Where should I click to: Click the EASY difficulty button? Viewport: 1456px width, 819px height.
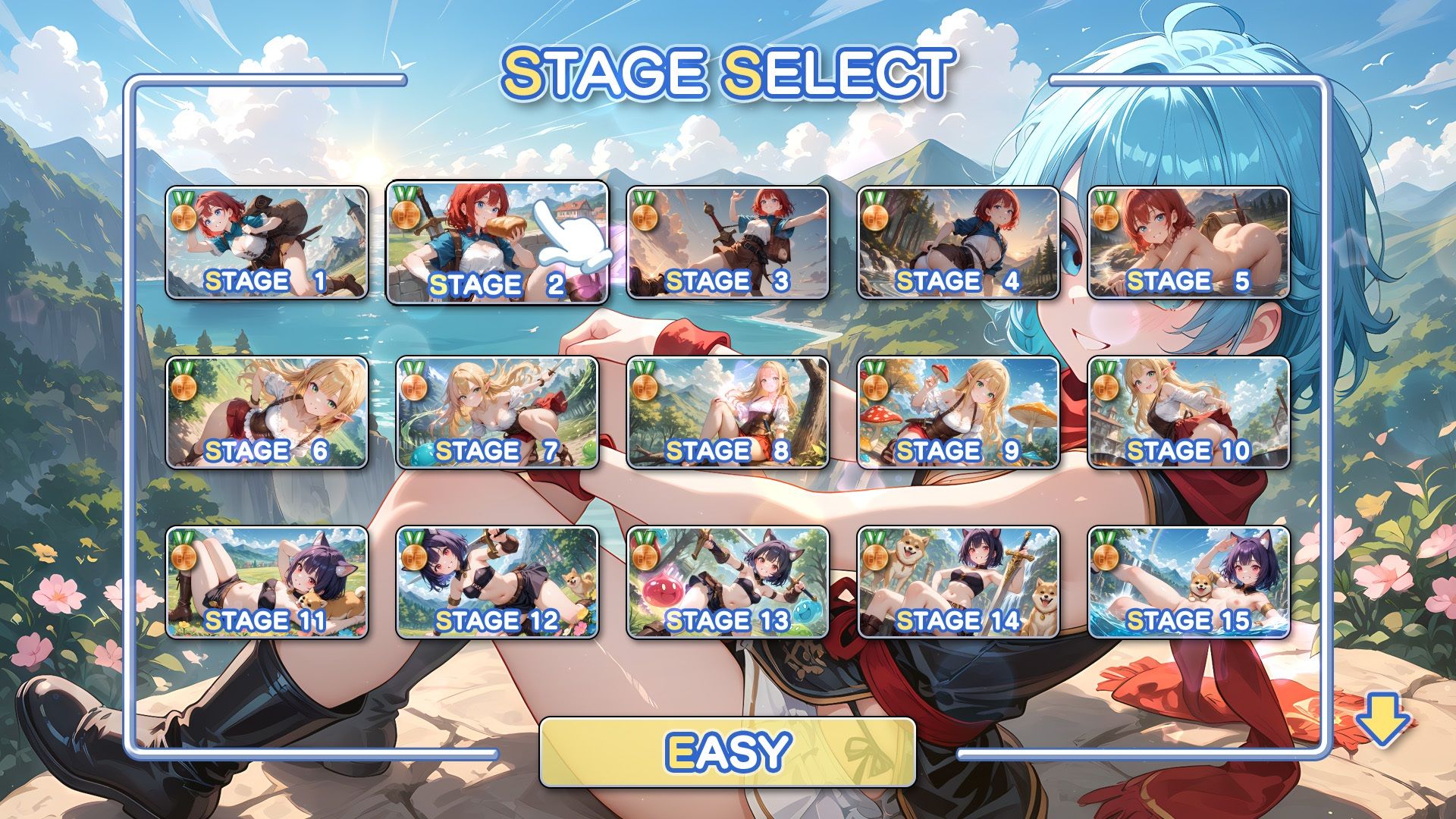coord(727,752)
